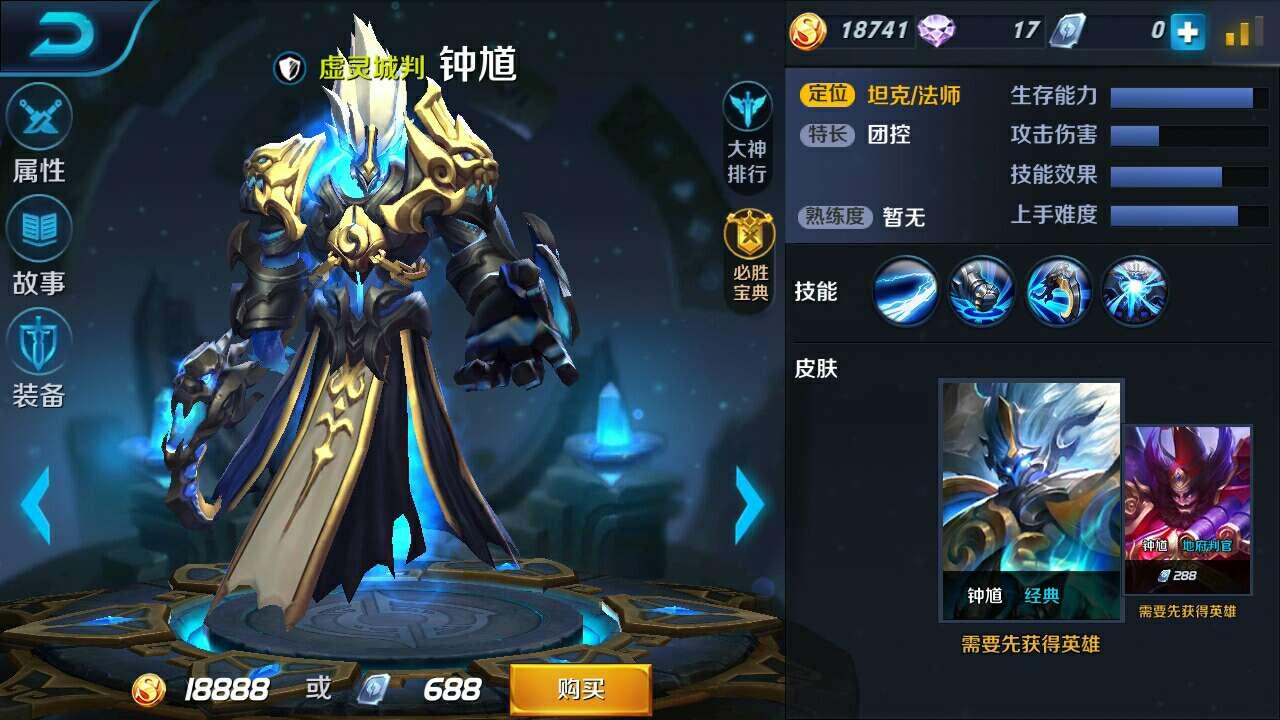View the hook skill icon
Screen dimensions: 1280x720
1058,291
